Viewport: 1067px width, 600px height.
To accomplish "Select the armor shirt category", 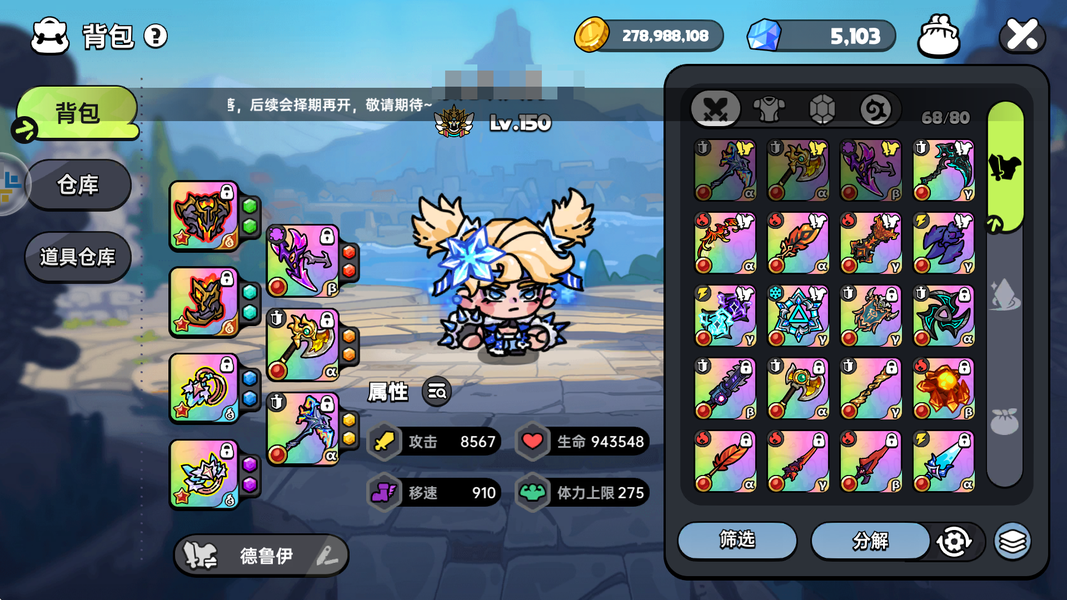I will pyautogui.click(x=769, y=109).
